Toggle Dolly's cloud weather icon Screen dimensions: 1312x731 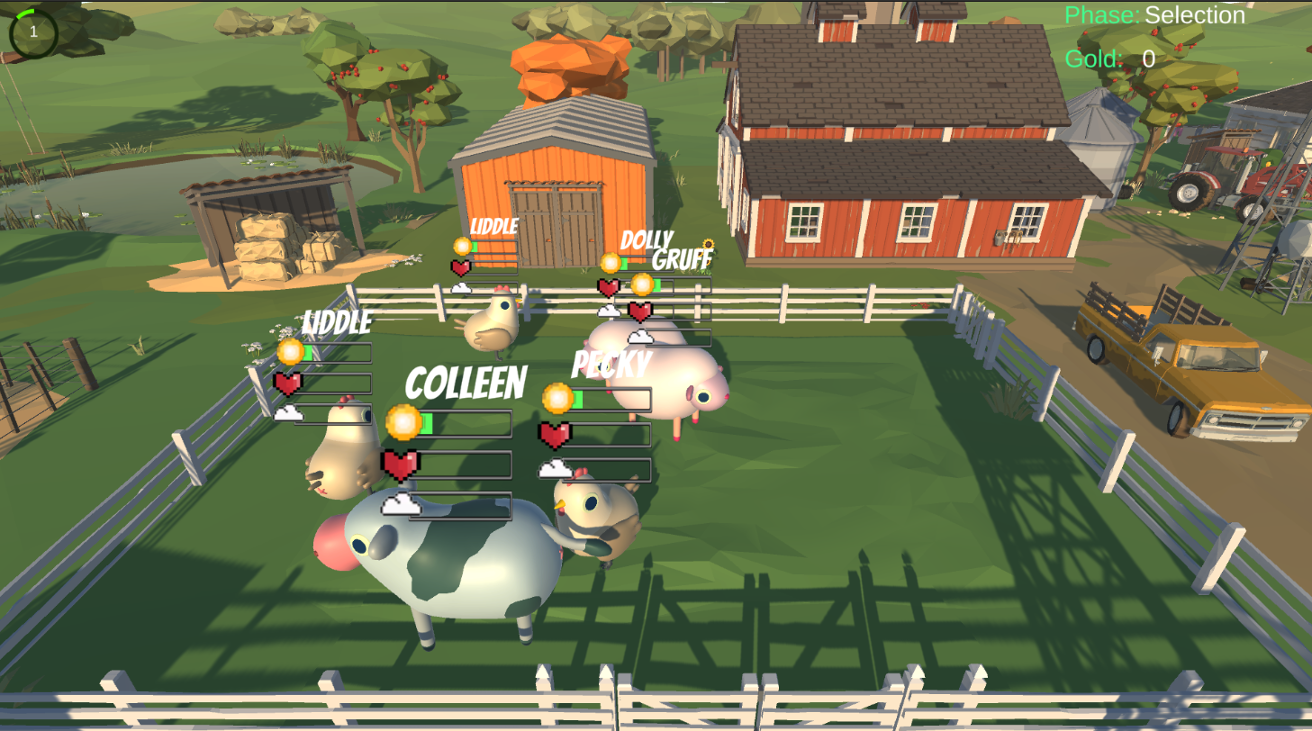pyautogui.click(x=609, y=310)
